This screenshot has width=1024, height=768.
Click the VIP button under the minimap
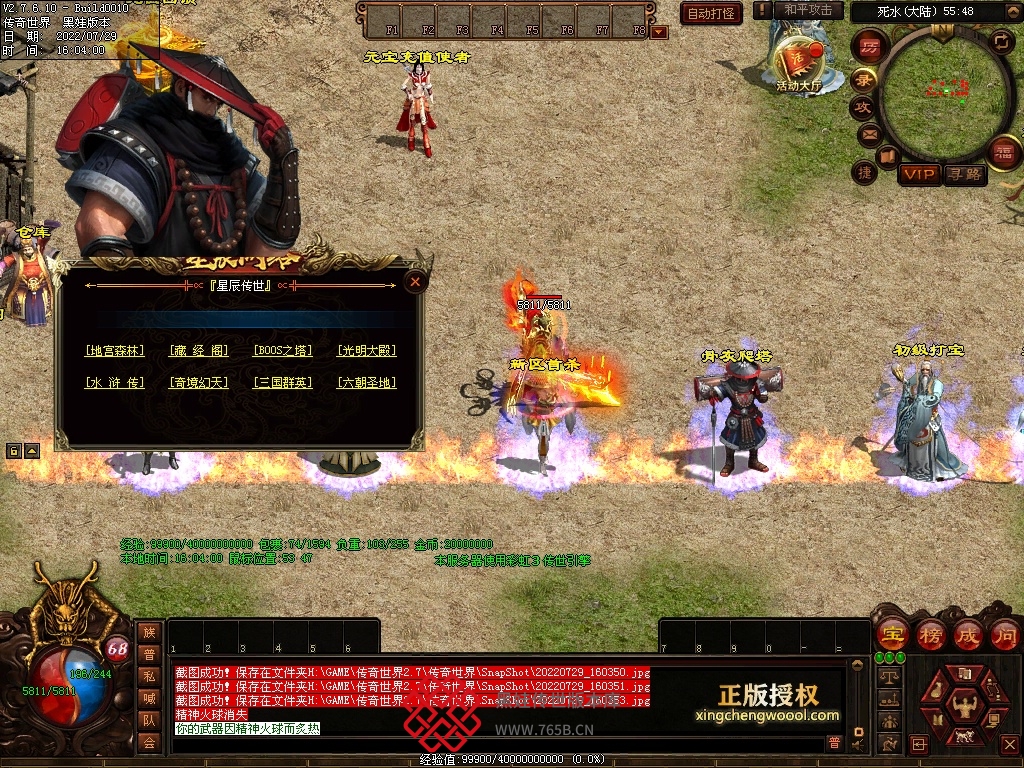click(919, 175)
